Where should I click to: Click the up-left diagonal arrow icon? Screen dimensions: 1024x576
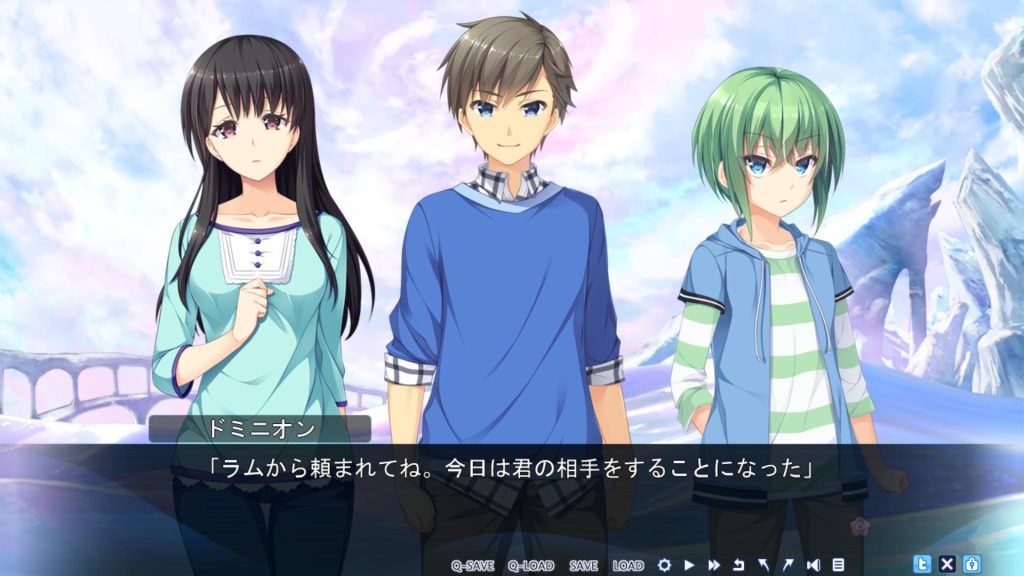pyautogui.click(x=764, y=565)
